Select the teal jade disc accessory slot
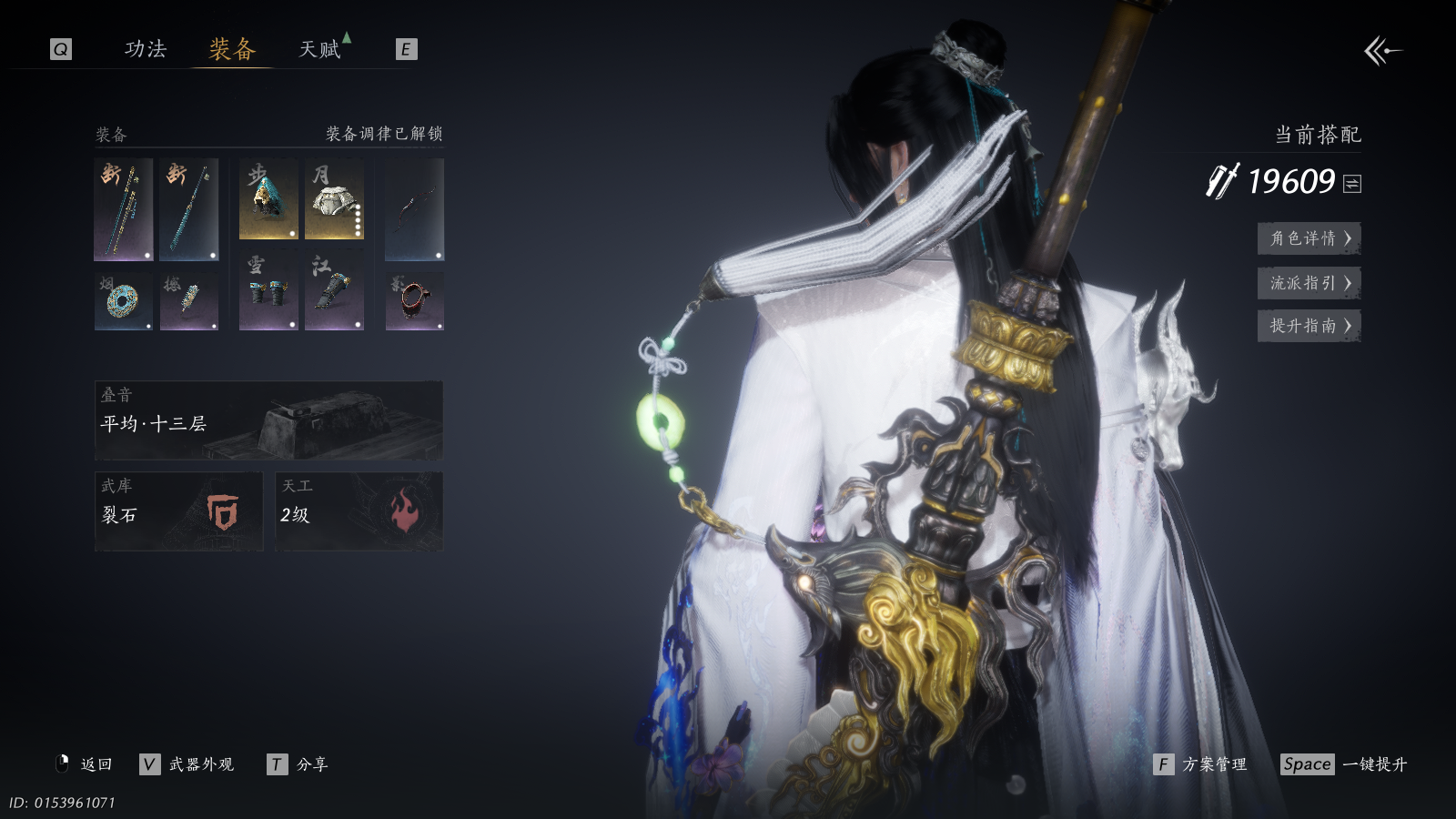The width and height of the screenshot is (1456, 819). pos(123,301)
